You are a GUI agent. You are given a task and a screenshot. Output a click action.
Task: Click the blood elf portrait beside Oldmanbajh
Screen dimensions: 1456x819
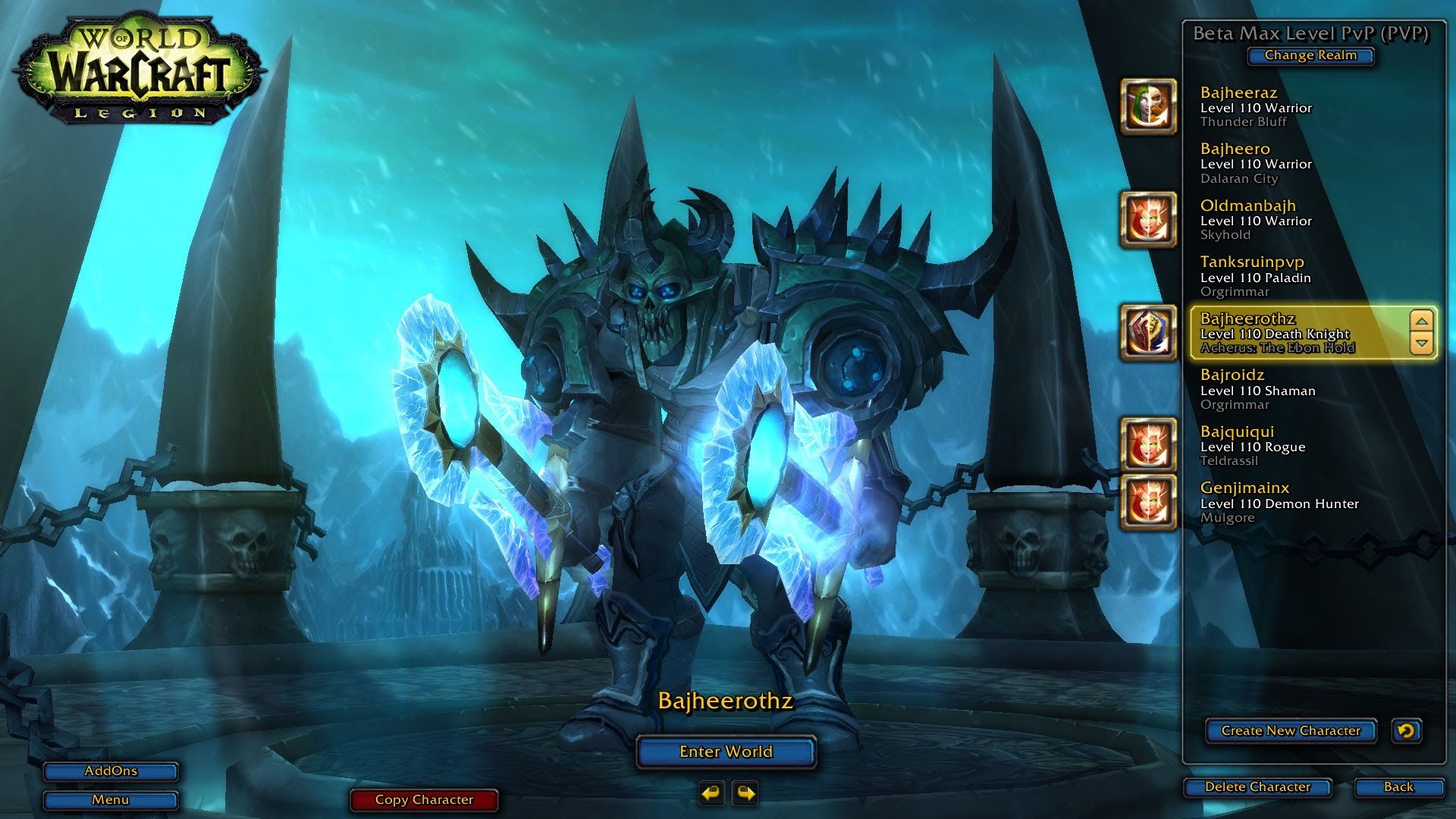tap(1147, 220)
